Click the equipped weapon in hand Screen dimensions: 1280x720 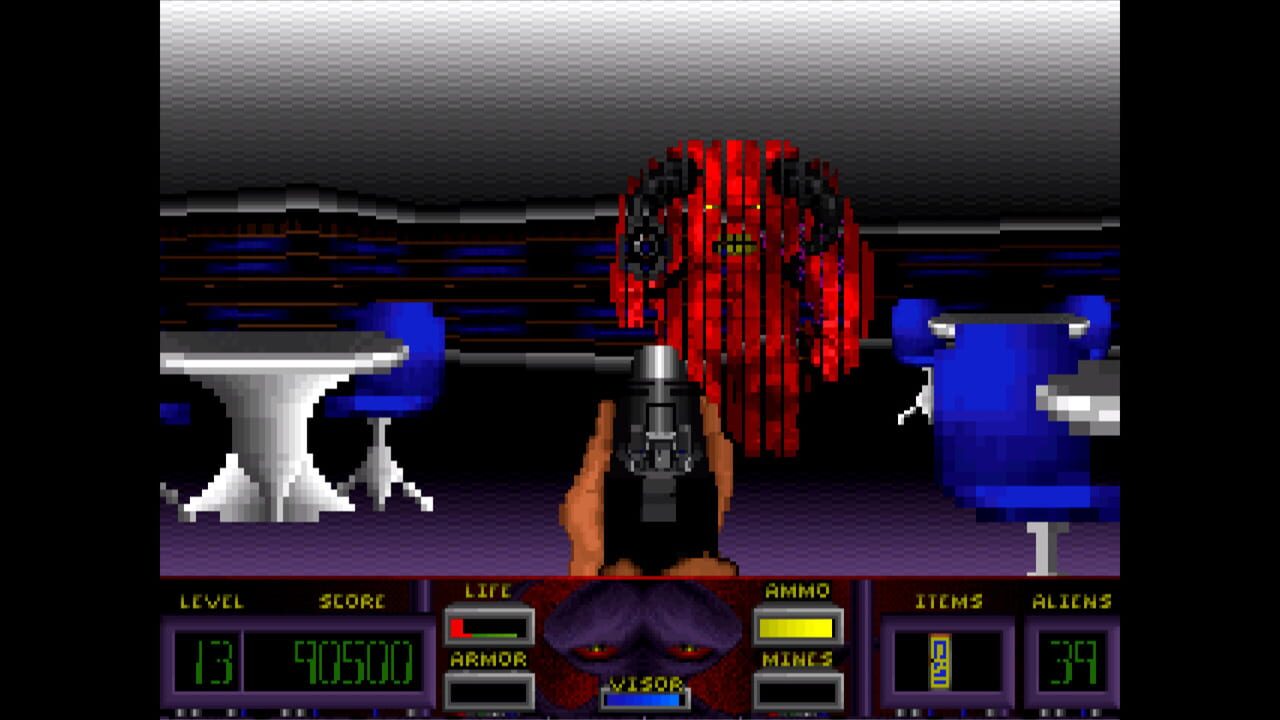pyautogui.click(x=660, y=440)
